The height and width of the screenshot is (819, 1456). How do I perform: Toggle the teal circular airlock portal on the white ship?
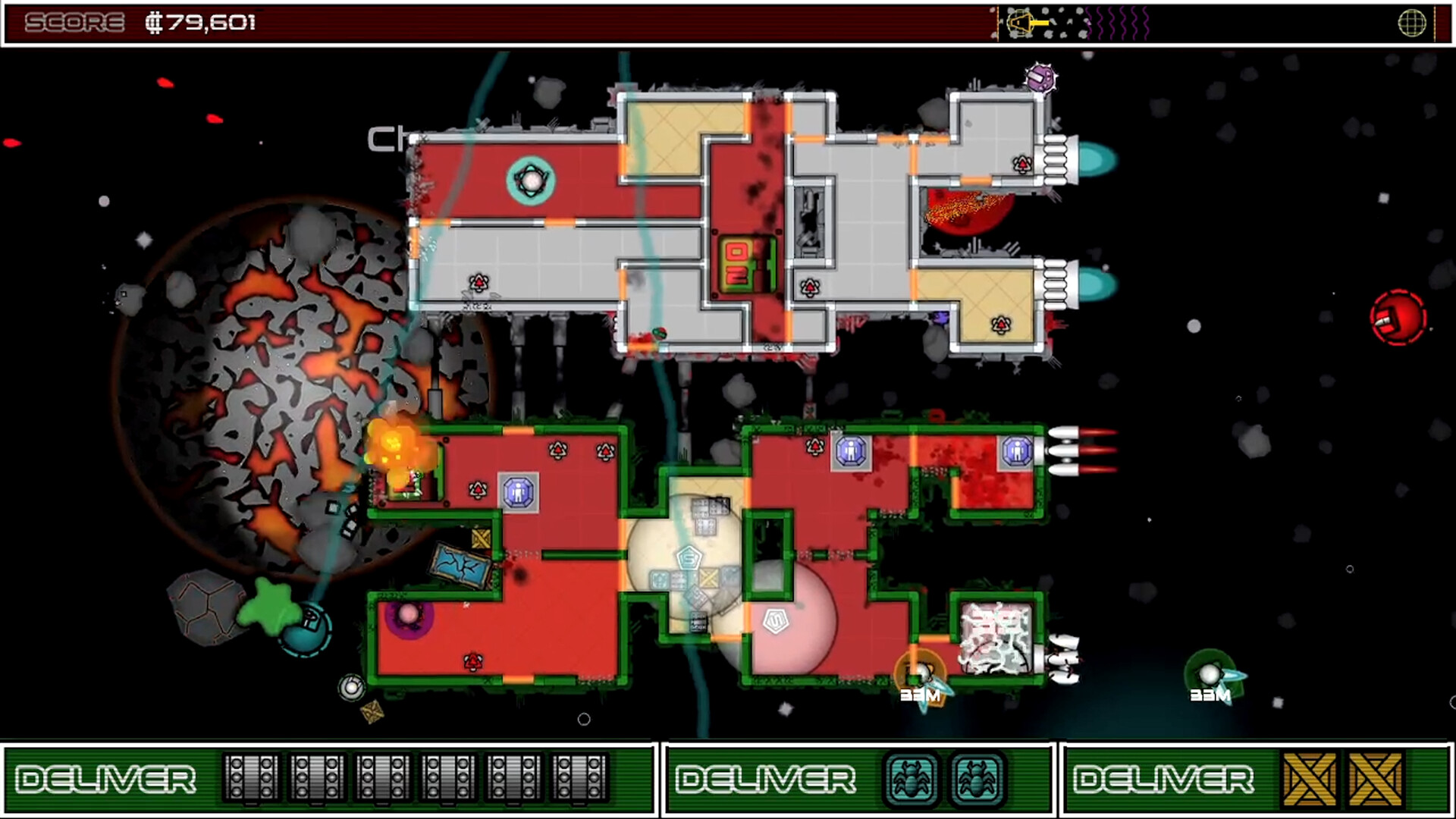531,180
